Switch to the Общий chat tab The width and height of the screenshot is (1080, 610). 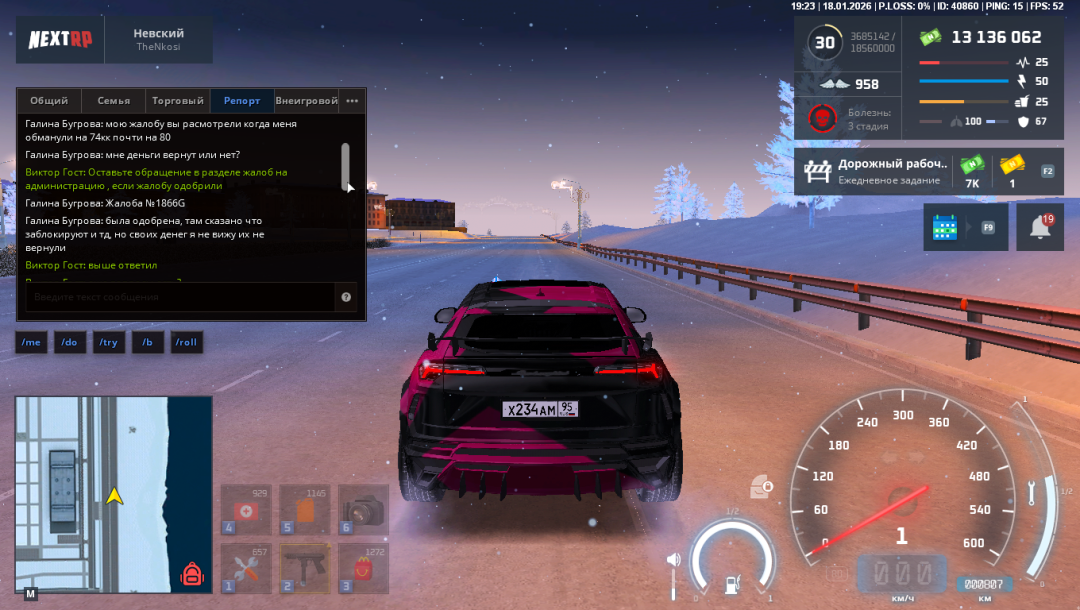pos(49,101)
